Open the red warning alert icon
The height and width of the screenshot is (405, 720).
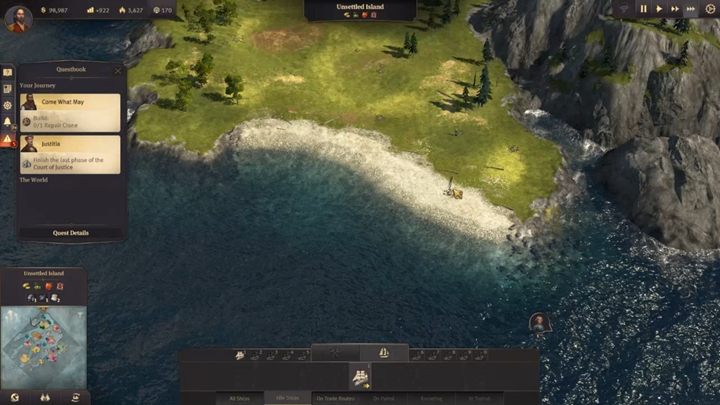point(7,140)
